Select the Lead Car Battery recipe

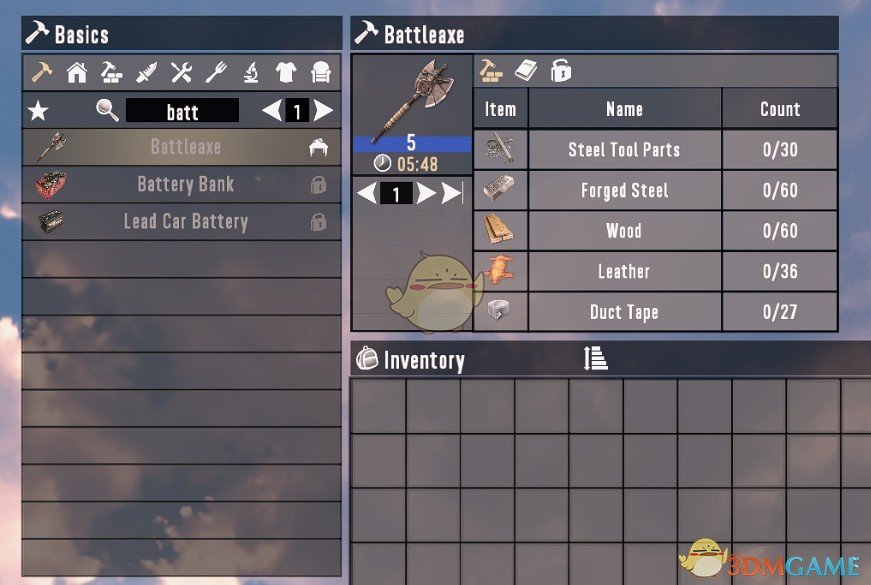pos(185,222)
